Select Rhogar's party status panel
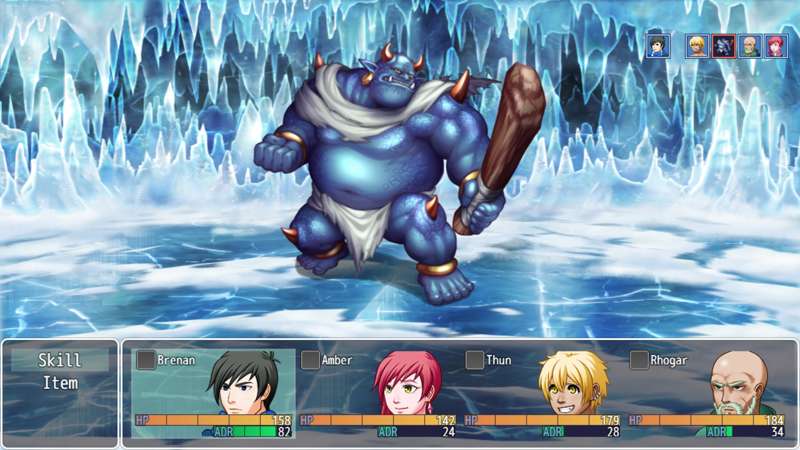 tap(707, 394)
